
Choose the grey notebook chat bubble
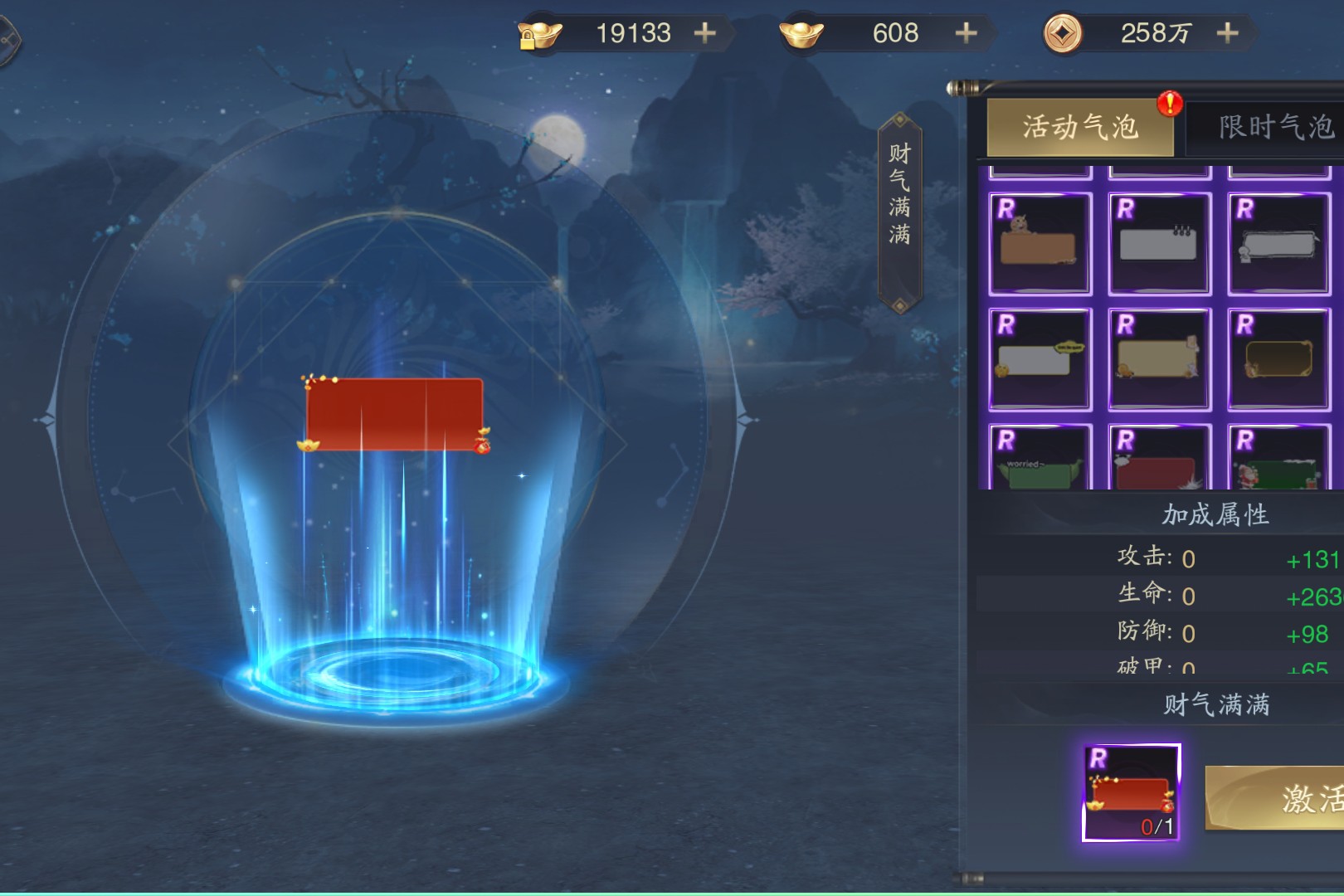pos(1159,244)
